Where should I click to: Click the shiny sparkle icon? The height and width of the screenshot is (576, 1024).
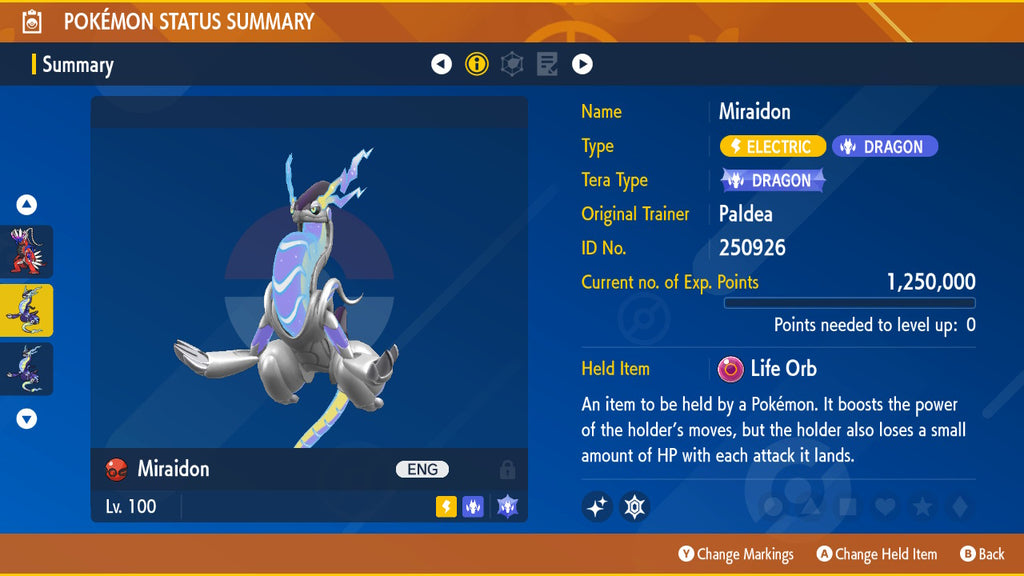(597, 507)
